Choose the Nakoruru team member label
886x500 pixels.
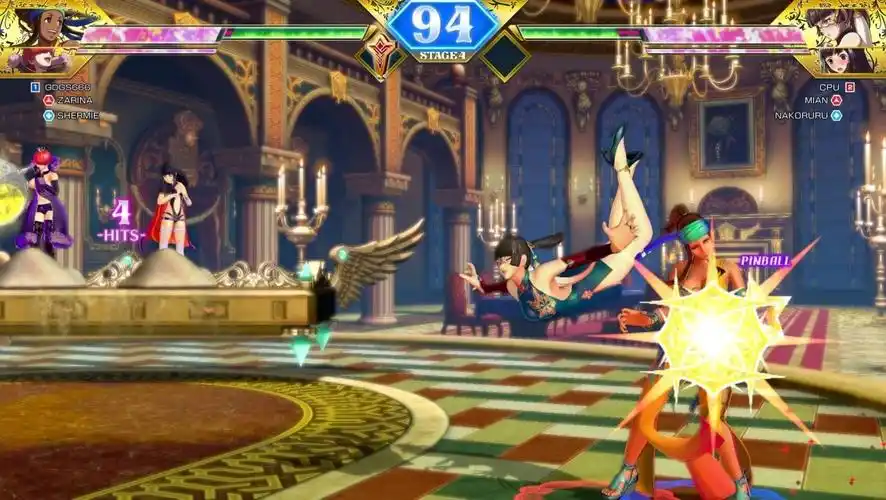[x=801, y=115]
